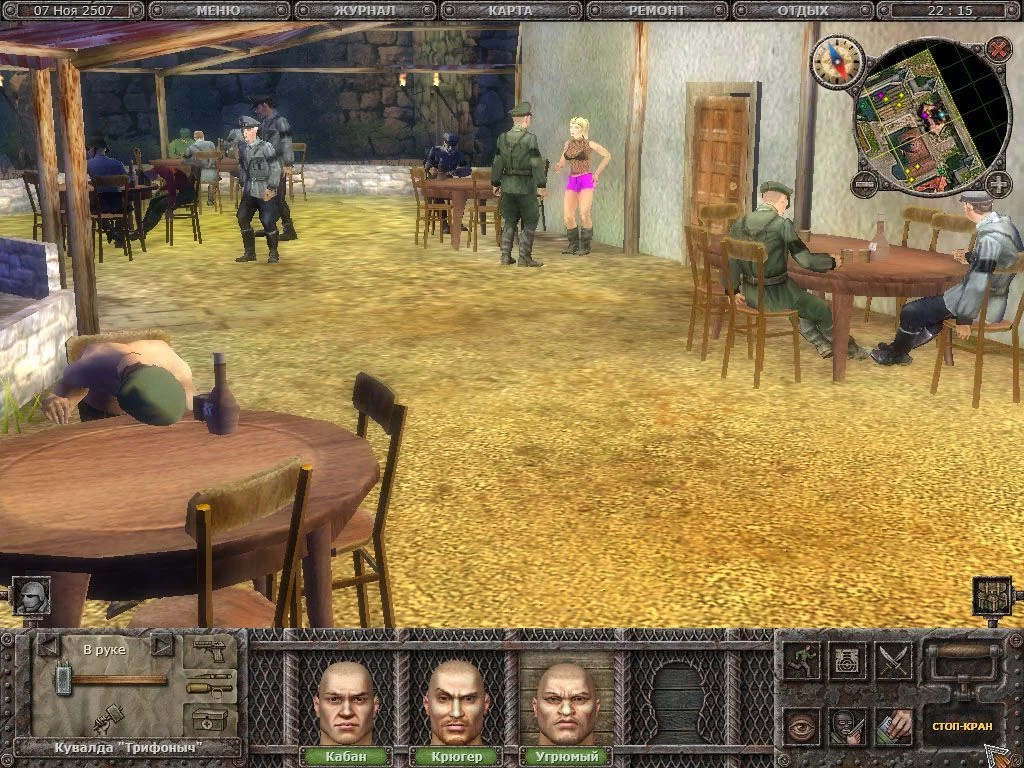Toggle the running man movement mode
The width and height of the screenshot is (1024, 768).
pyautogui.click(x=802, y=660)
